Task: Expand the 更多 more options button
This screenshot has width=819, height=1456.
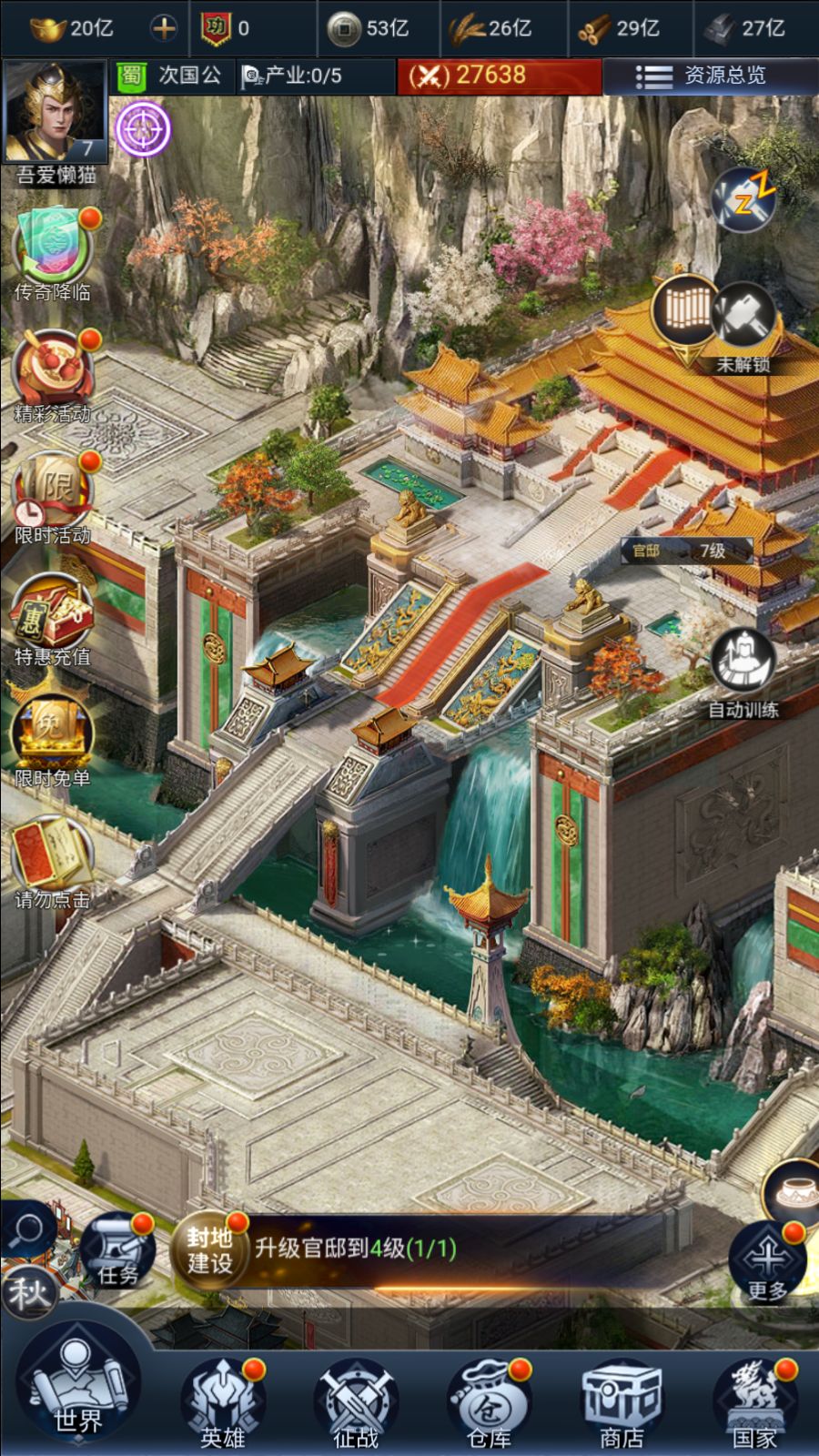Action: 767,1262
